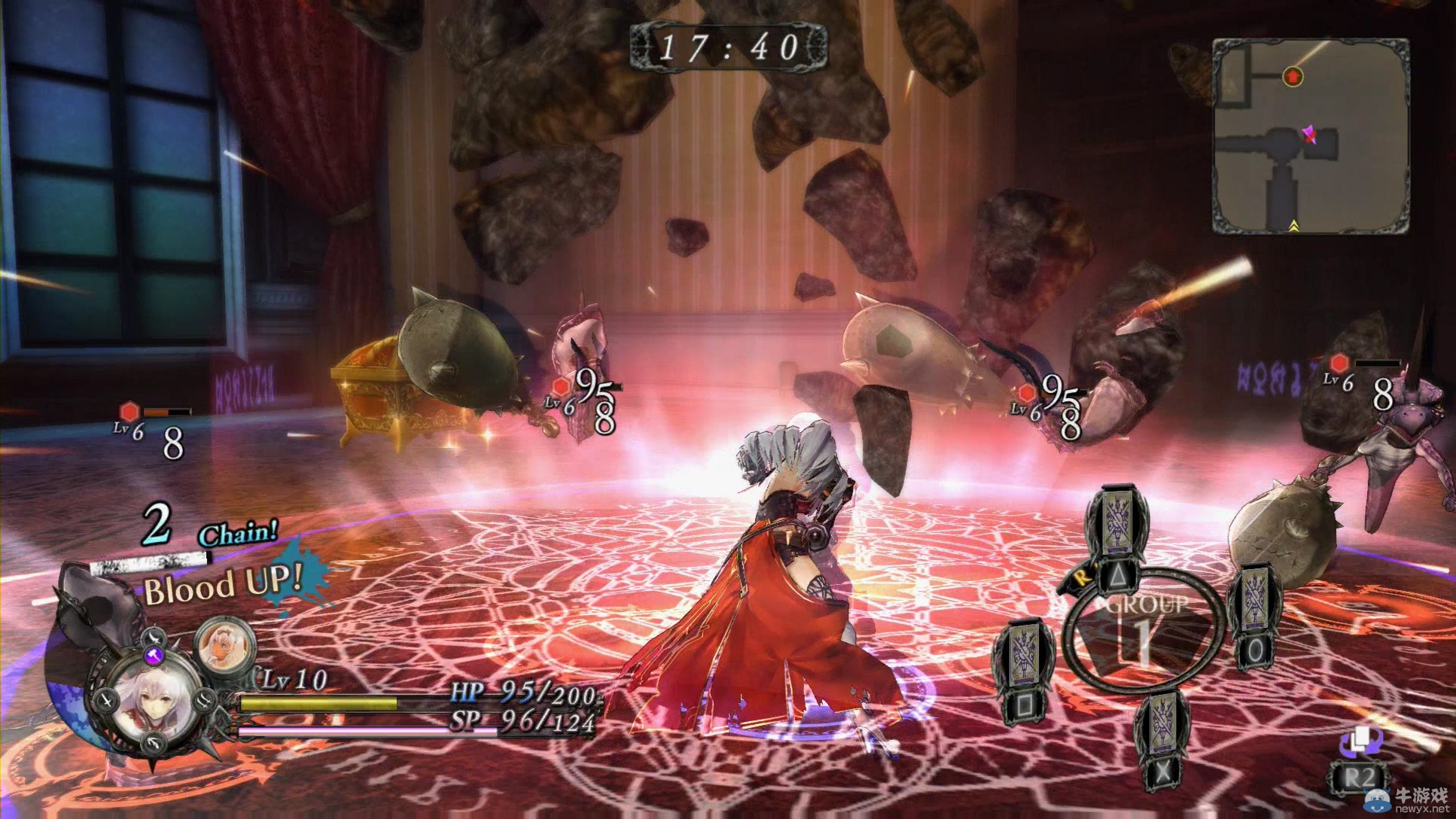
Task: Pick the curved arrow weapon icon below the portrait
Action: tap(154, 742)
